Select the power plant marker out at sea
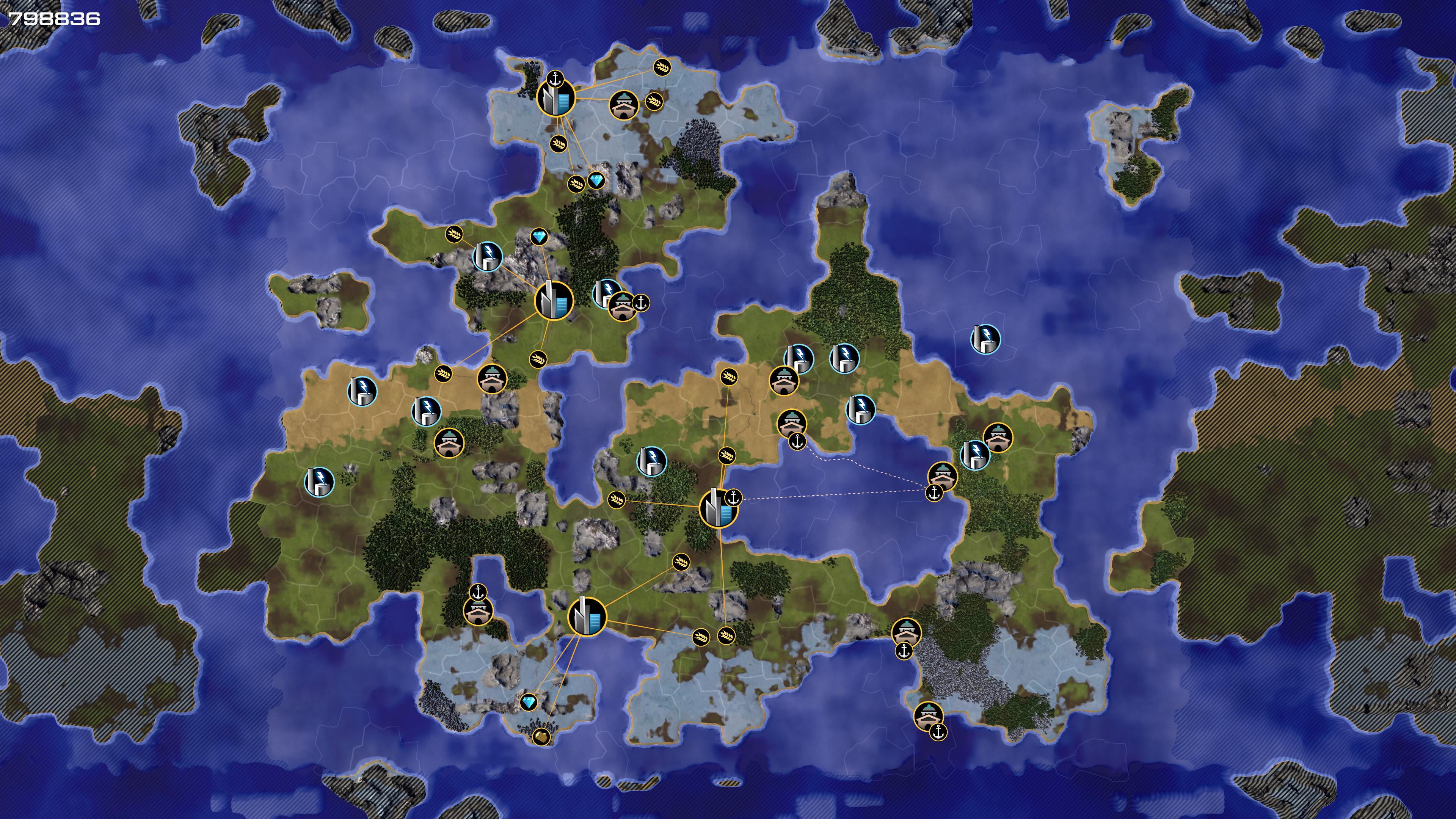The image size is (1456, 819). pyautogui.click(x=985, y=339)
